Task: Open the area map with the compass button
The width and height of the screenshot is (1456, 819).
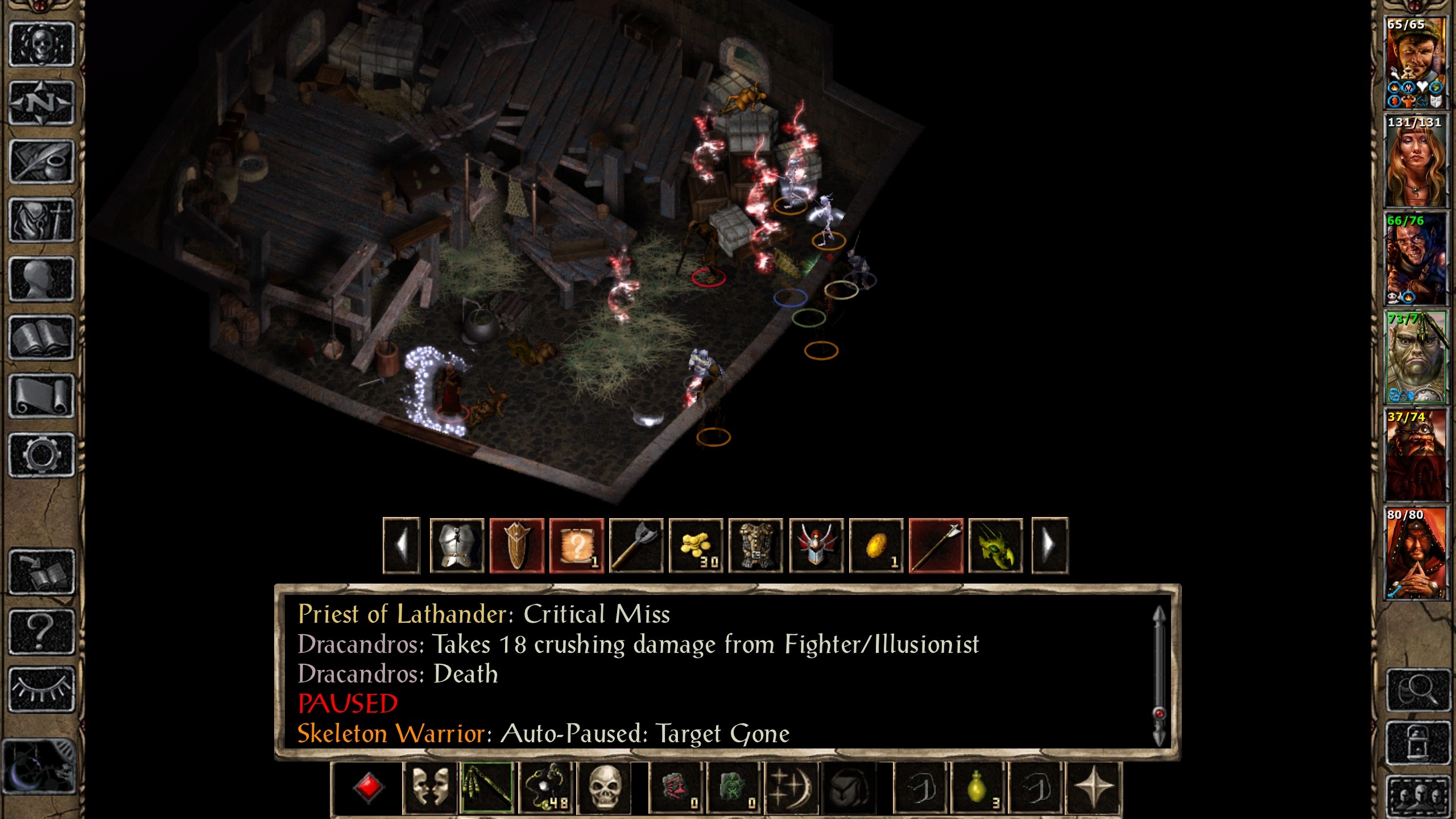Action: click(x=42, y=104)
